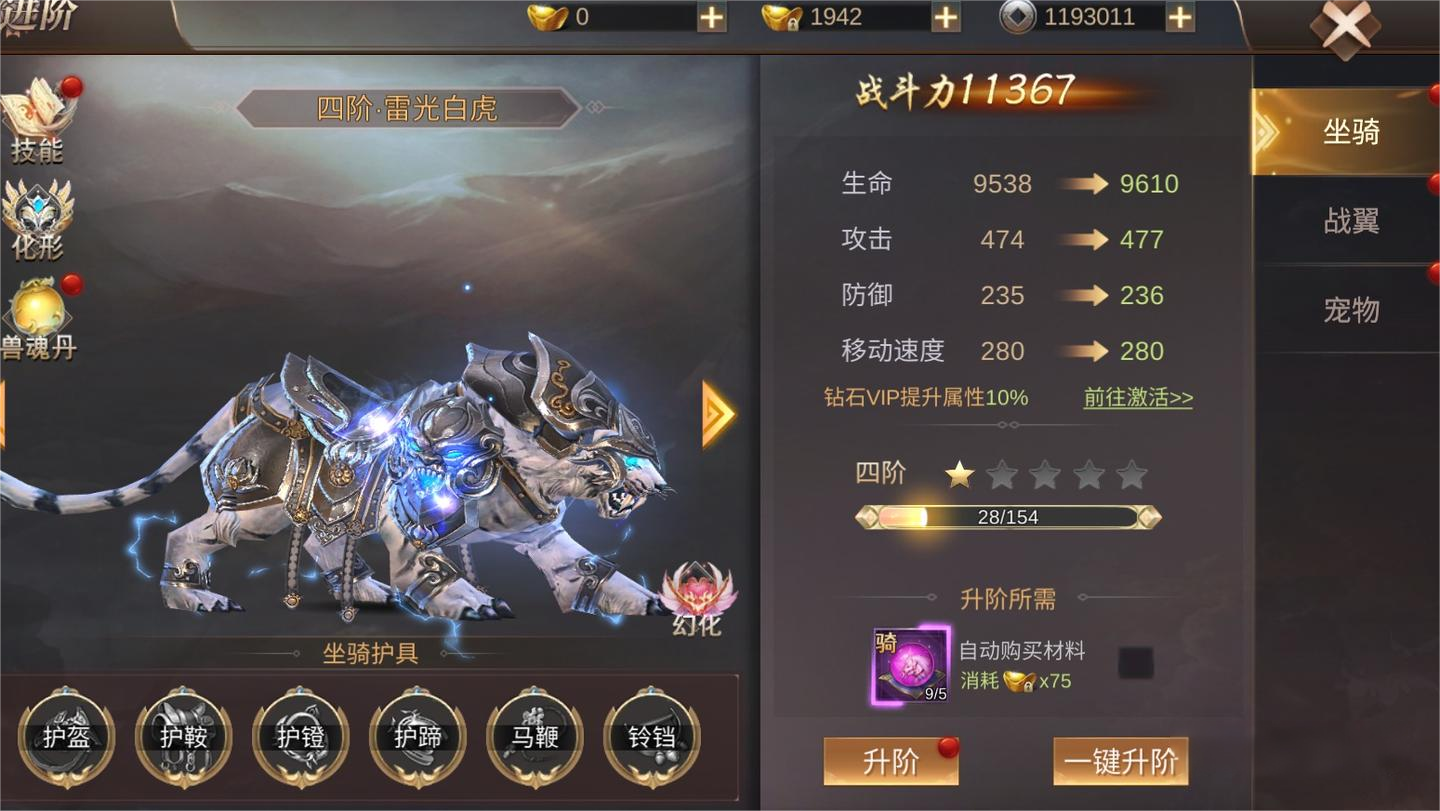Viewport: 1440px width, 811px height.
Task: Select the 宠物 tab
Action: [x=1350, y=310]
